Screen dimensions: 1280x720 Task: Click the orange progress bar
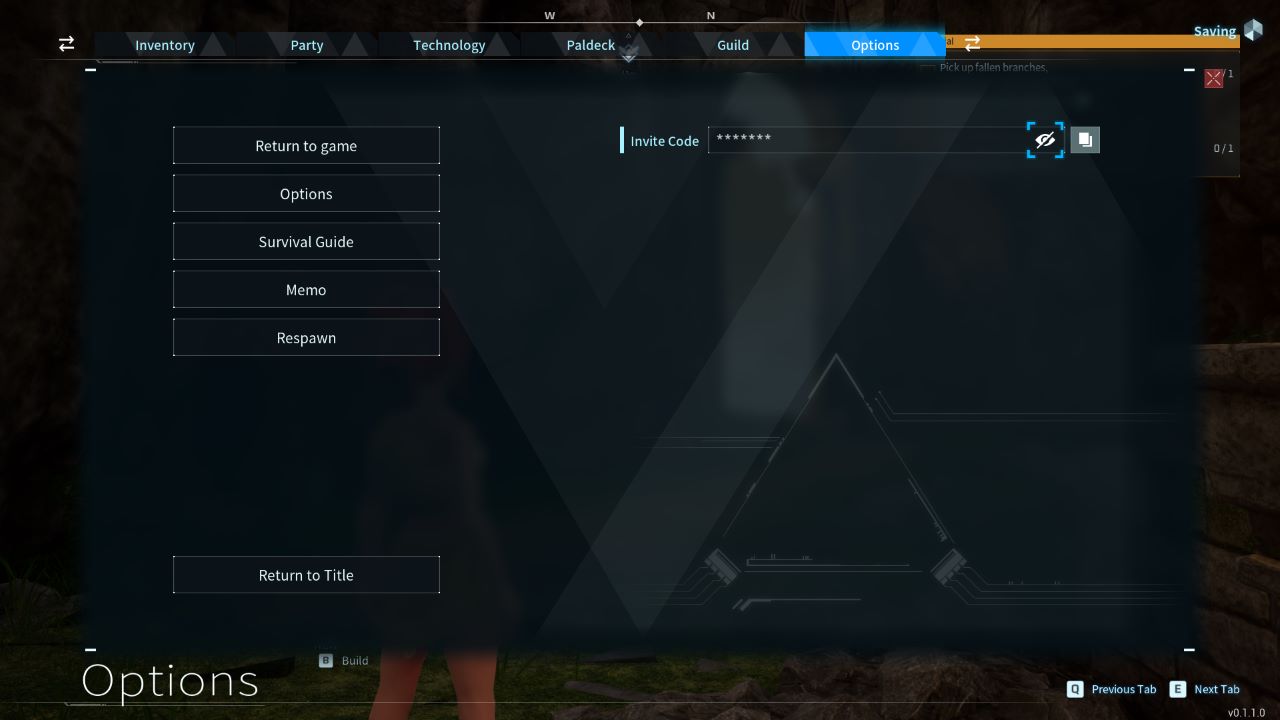1100,42
